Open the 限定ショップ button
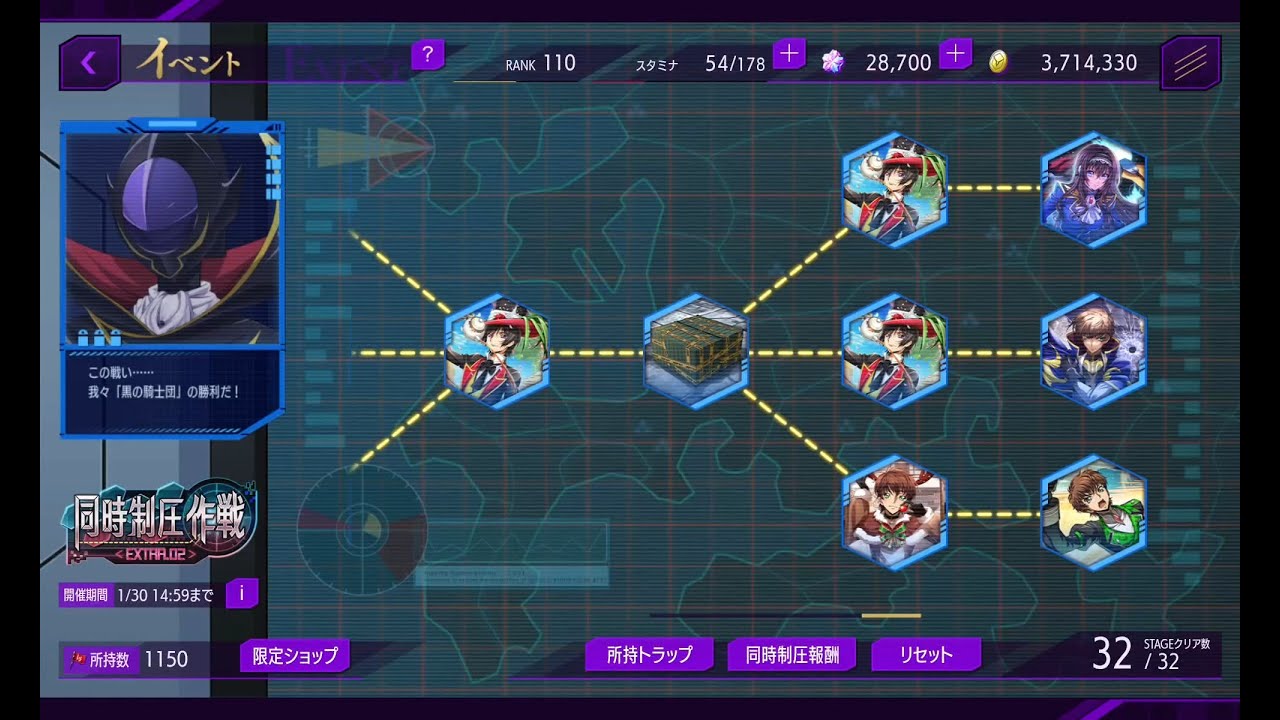This screenshot has width=1280, height=720. (x=293, y=658)
